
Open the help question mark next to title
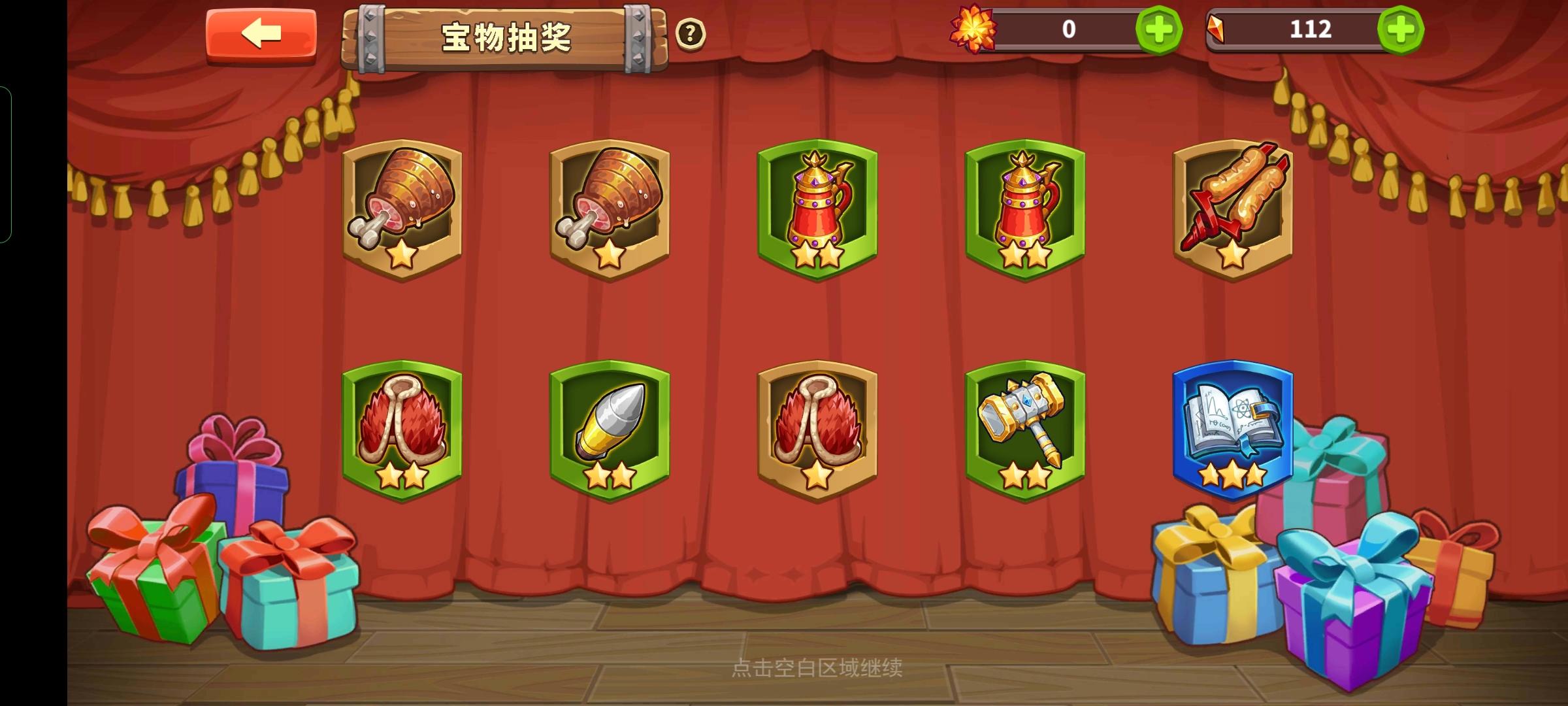[691, 34]
